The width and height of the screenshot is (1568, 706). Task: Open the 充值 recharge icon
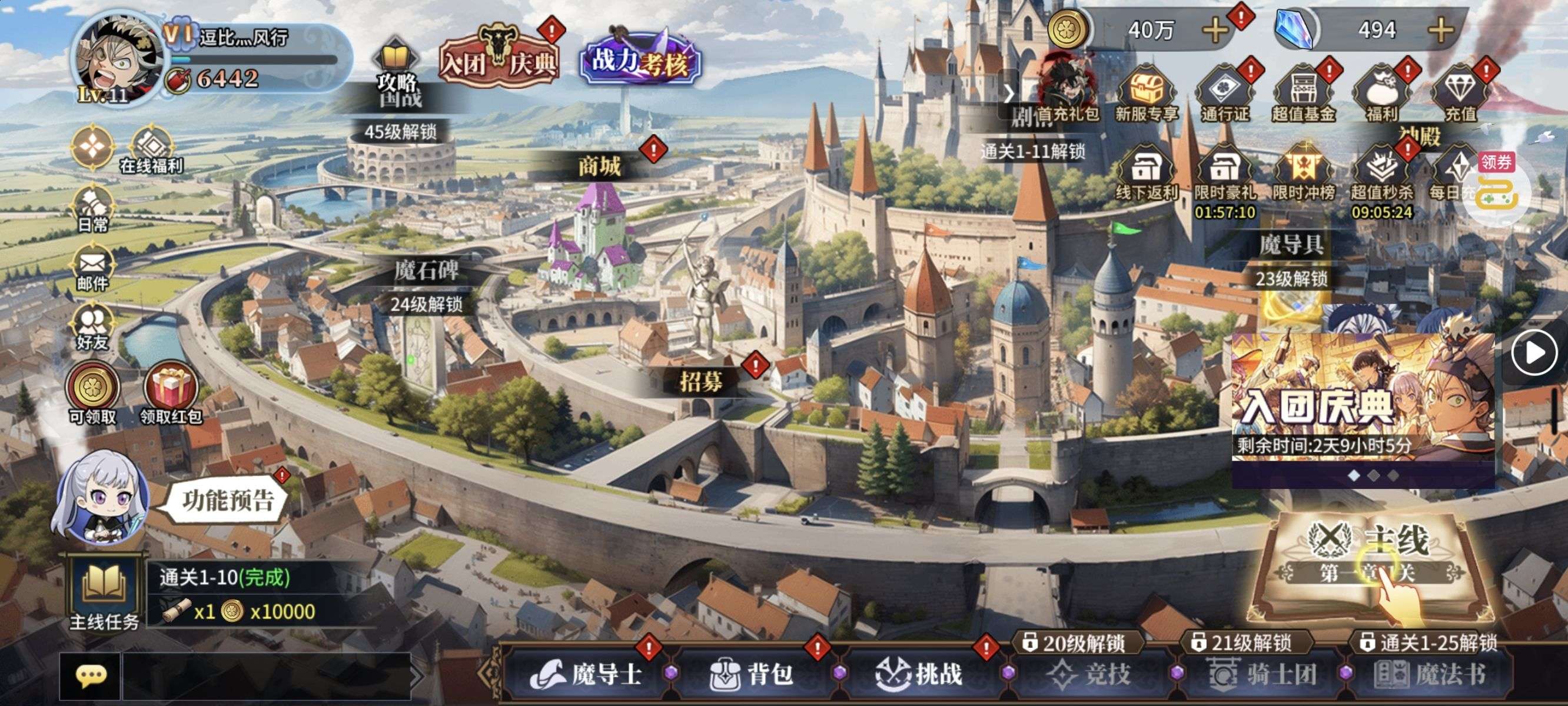(1460, 94)
